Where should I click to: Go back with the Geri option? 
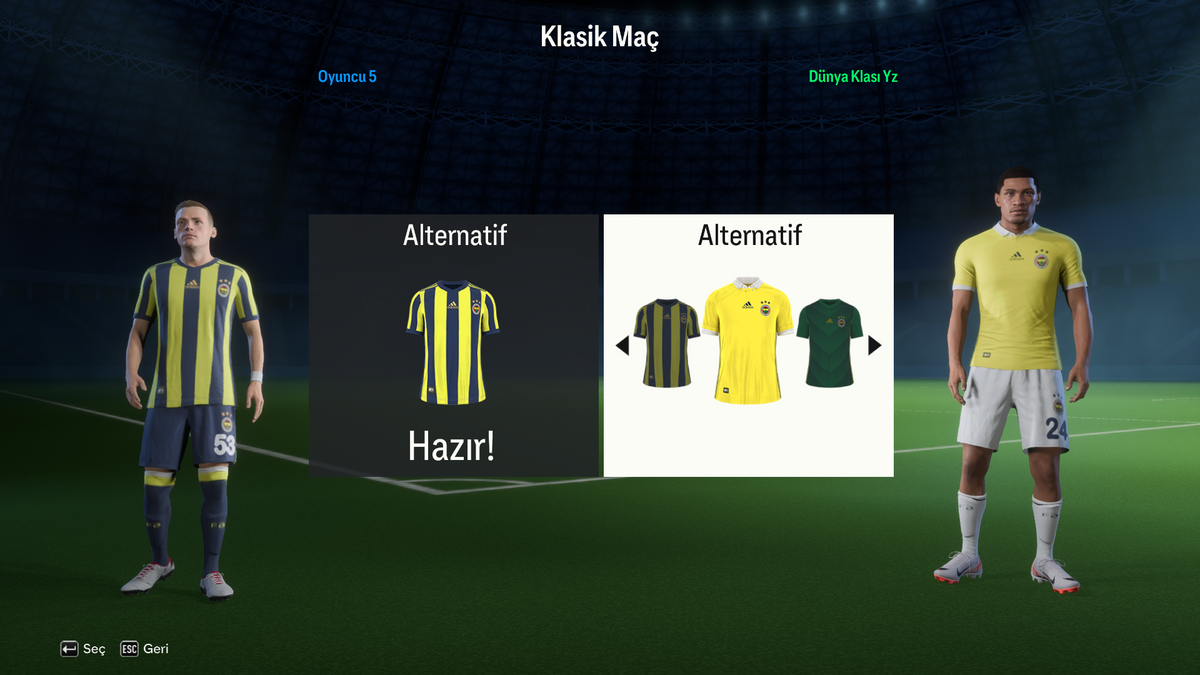(x=145, y=649)
